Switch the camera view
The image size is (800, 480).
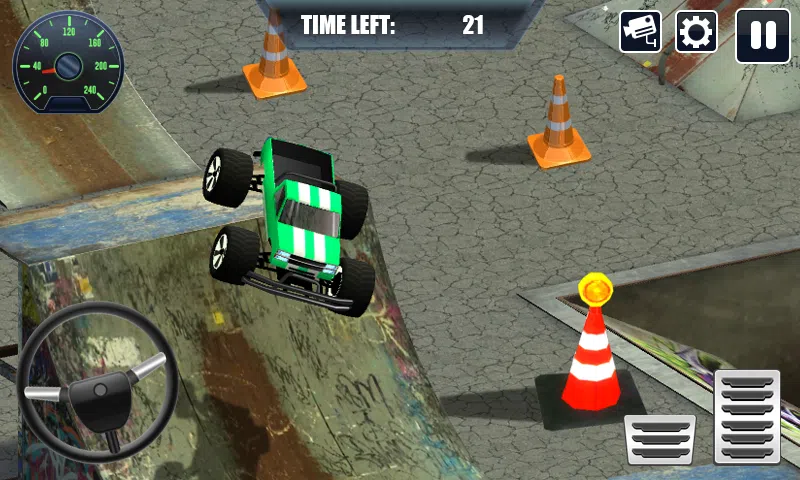point(640,33)
